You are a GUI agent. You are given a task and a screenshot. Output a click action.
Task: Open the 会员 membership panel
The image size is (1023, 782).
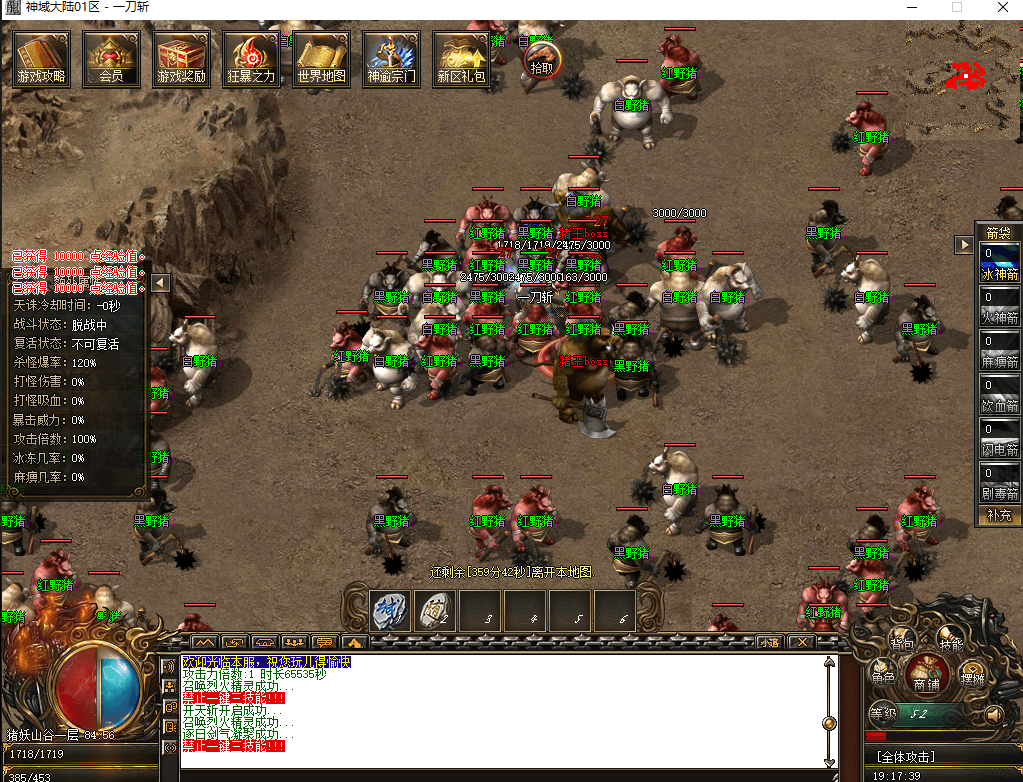click(111, 58)
